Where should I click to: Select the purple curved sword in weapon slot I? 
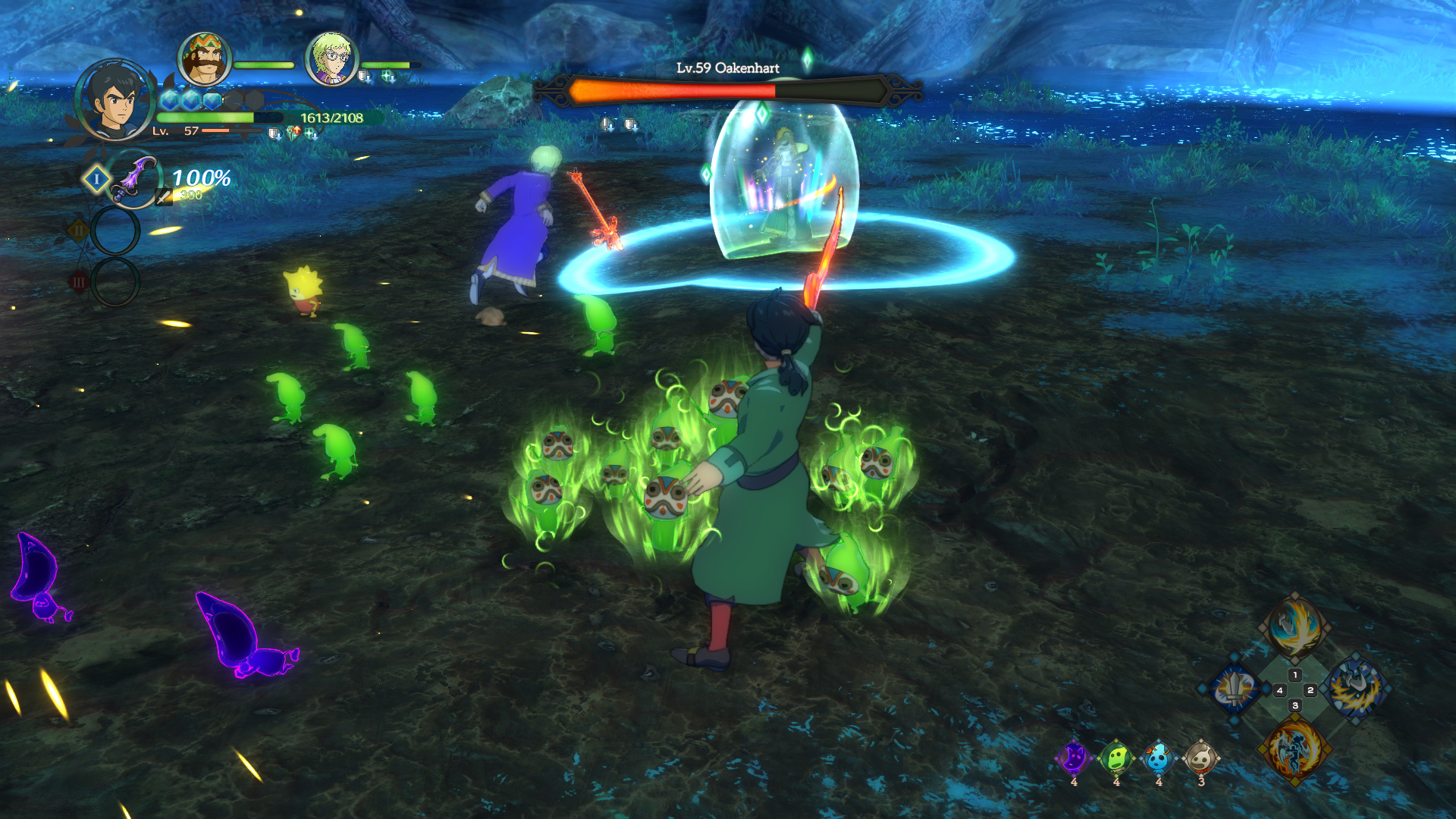point(135,179)
